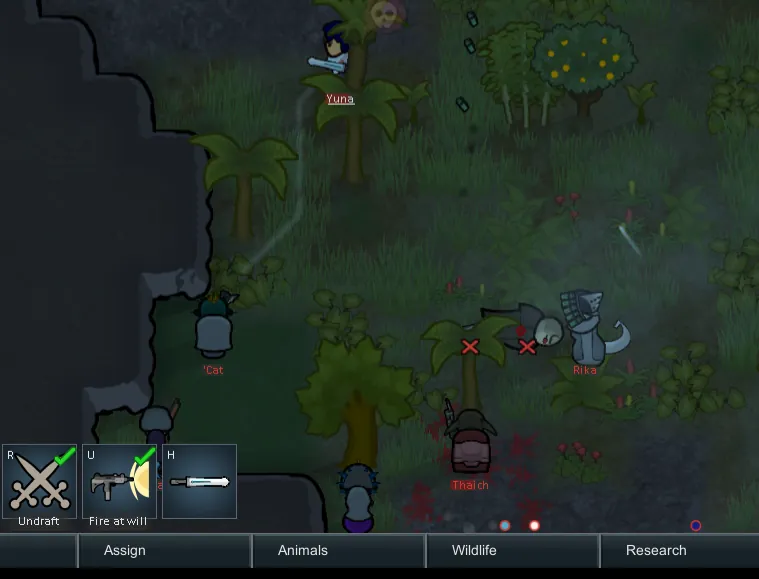759x579 pixels.
Task: Toggle the Fire at will command
Action: (120, 482)
